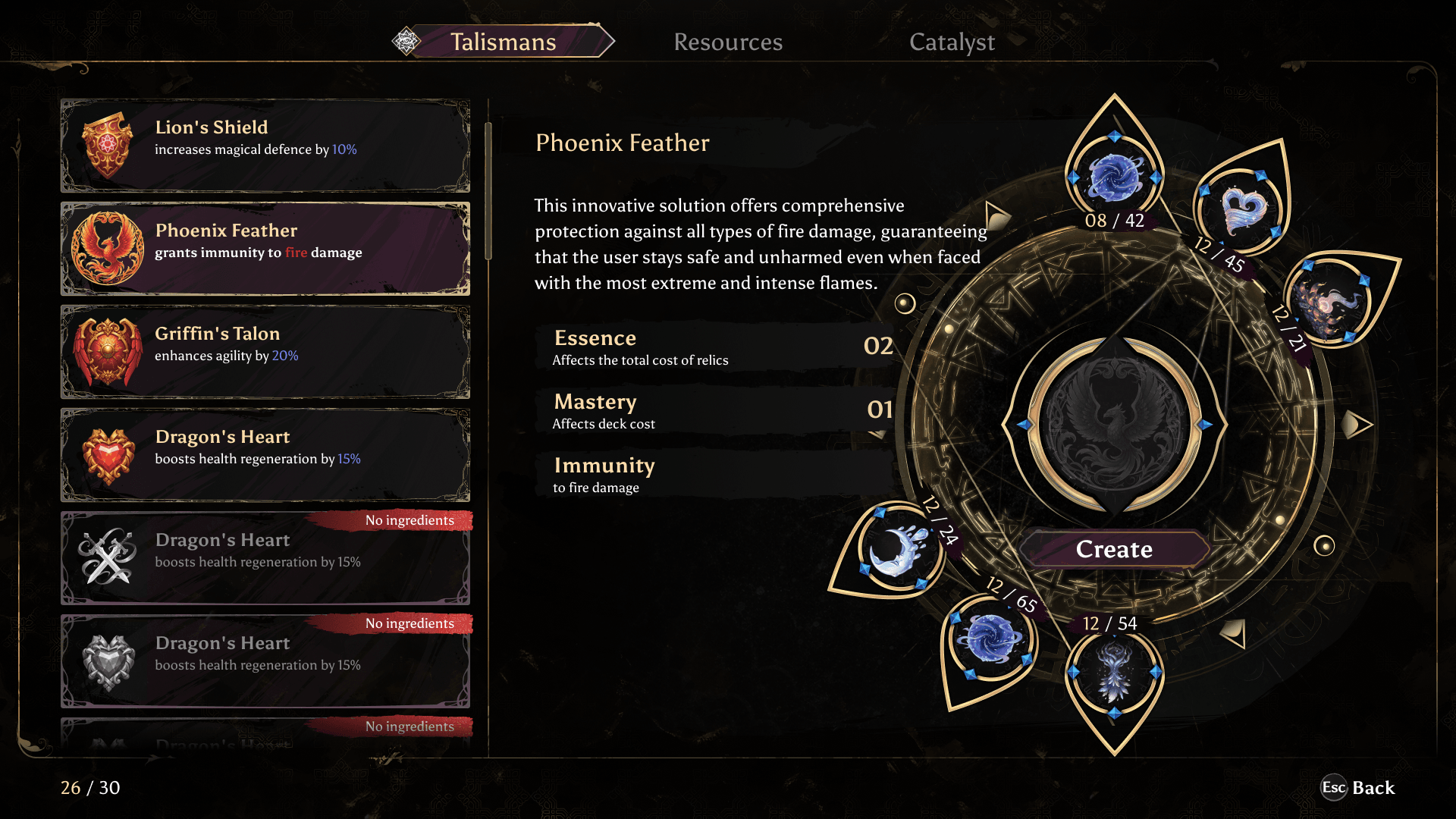Select the crystal heart ingredient slot
1456x819 pixels.
(1242, 210)
